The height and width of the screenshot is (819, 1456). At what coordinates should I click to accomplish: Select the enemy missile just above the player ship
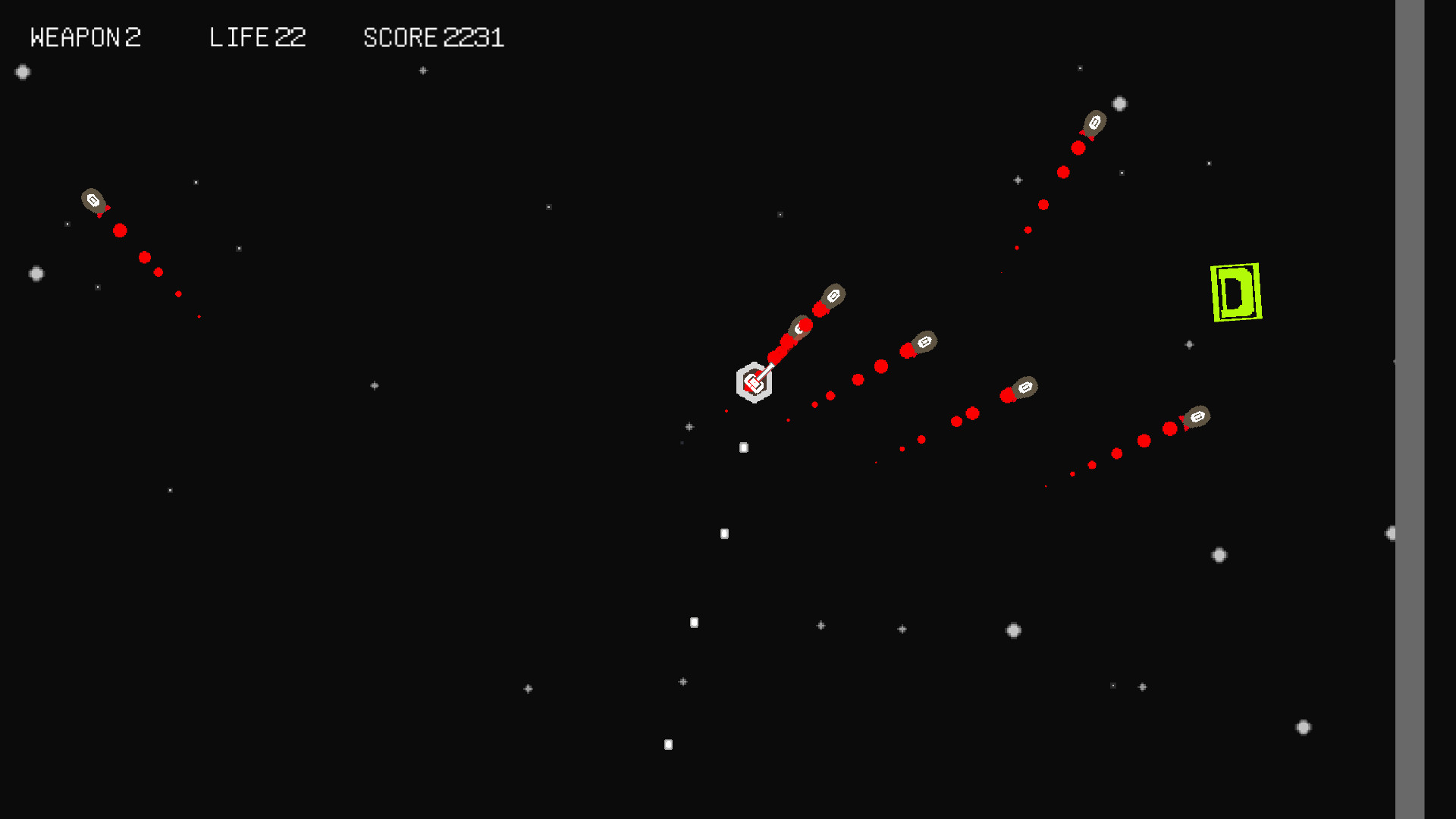801,326
